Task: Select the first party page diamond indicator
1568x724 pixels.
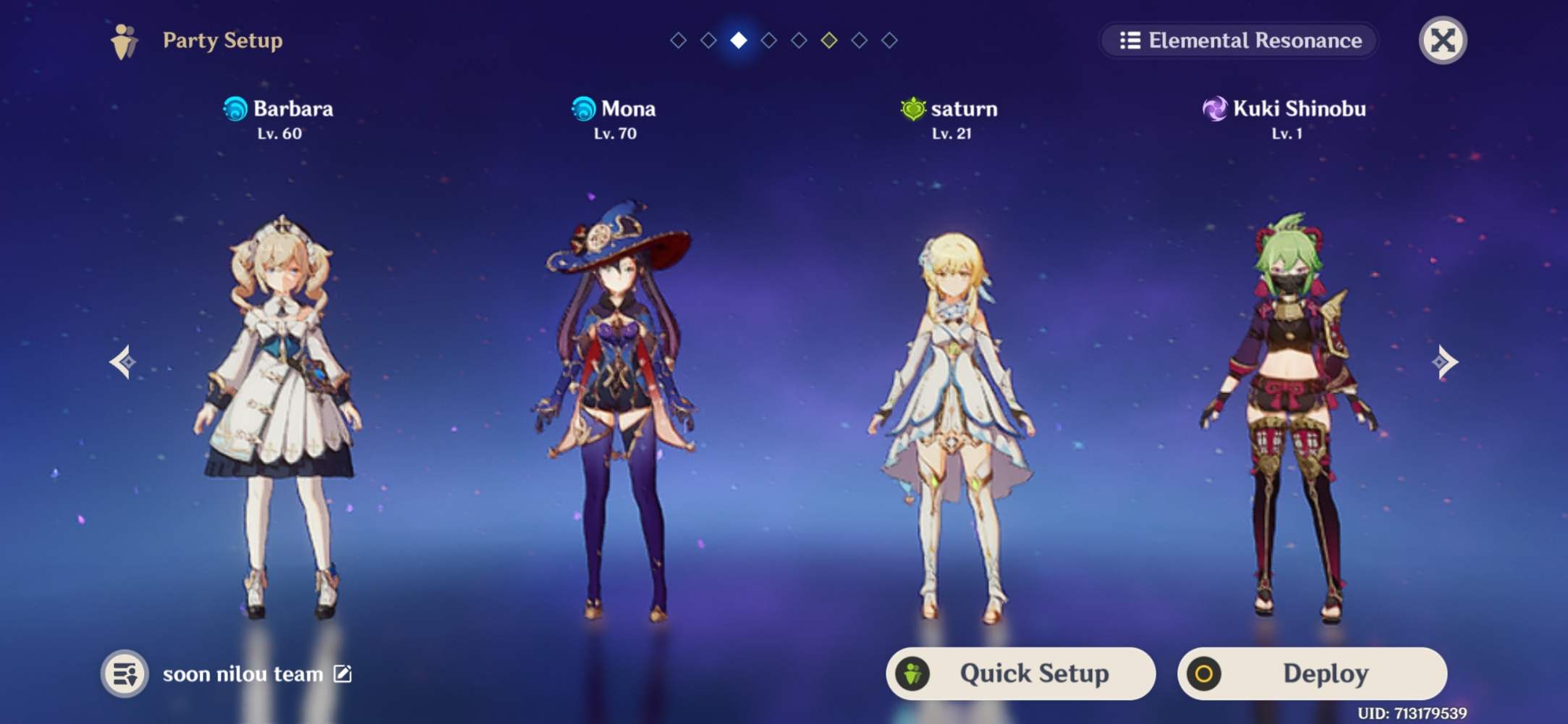Action: click(677, 41)
